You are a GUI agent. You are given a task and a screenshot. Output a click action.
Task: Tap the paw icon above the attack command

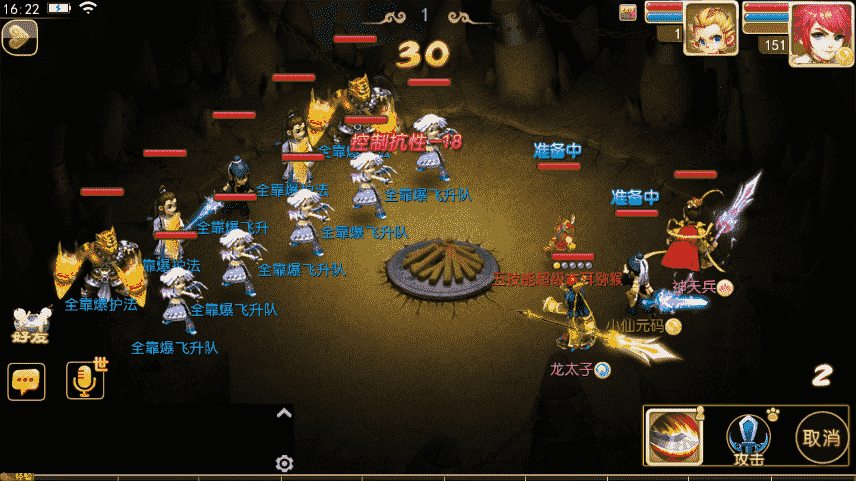click(x=772, y=412)
